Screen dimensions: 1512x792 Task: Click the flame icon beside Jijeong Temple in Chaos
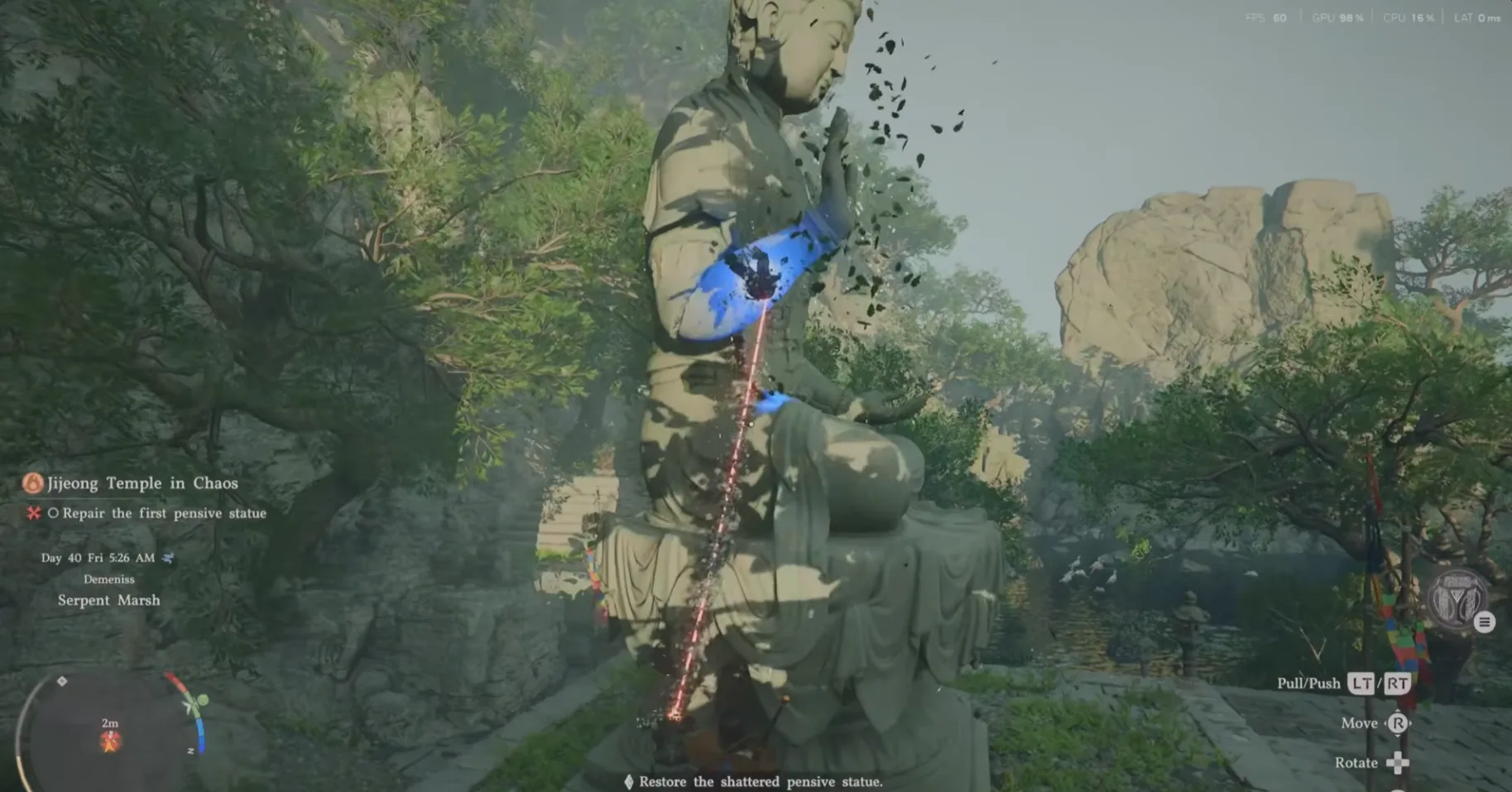31,483
